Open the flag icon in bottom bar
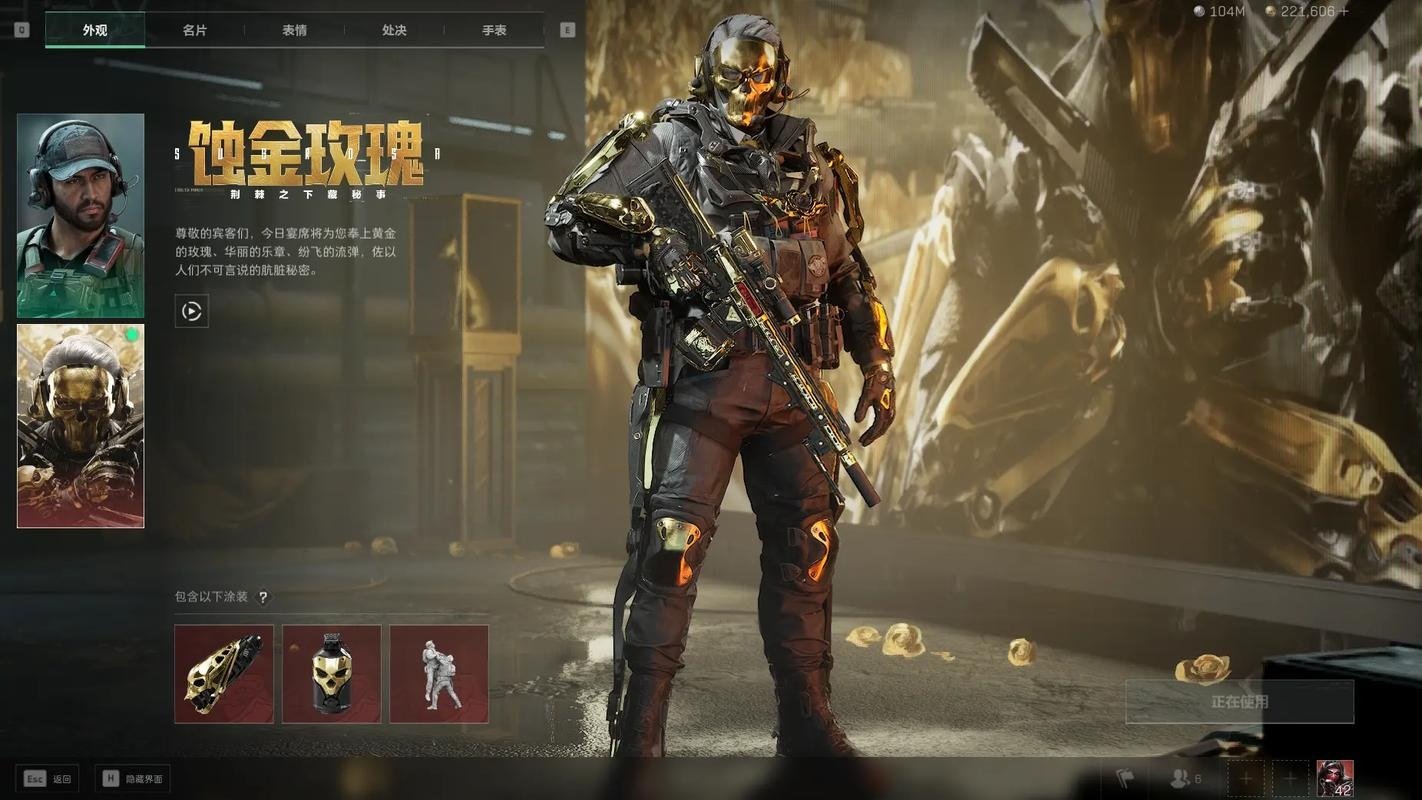The image size is (1422, 800). point(1125,778)
